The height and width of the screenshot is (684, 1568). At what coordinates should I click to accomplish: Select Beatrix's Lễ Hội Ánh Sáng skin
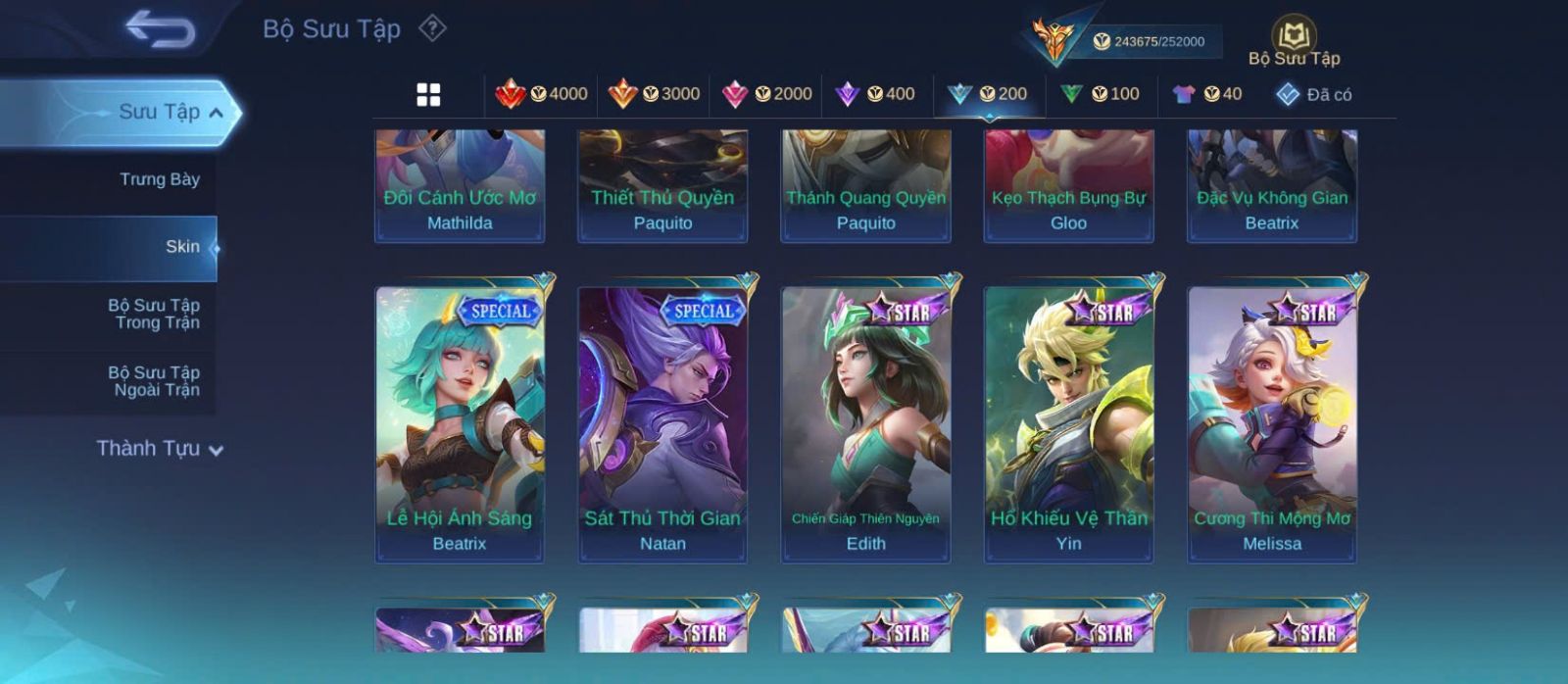tap(460, 423)
